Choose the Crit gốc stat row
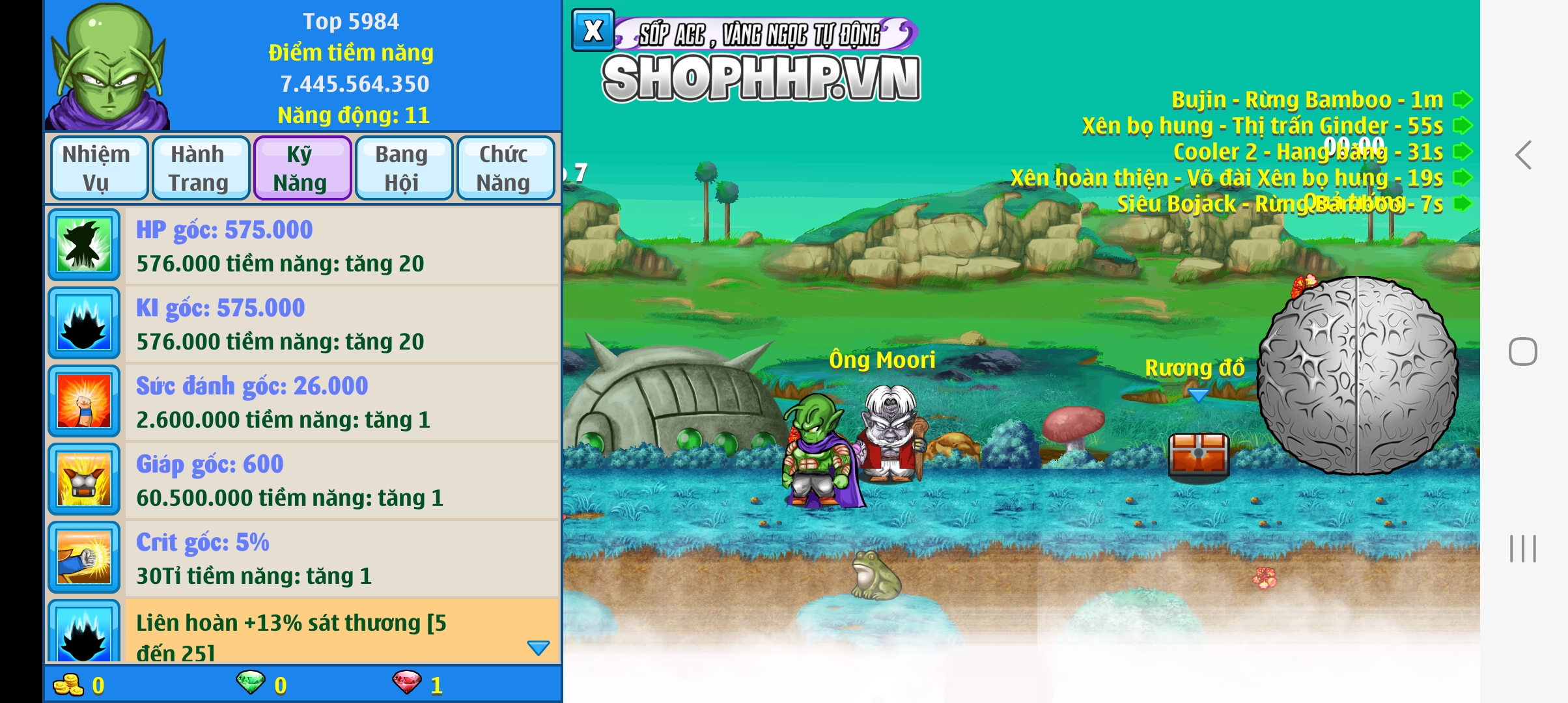 (x=343, y=558)
